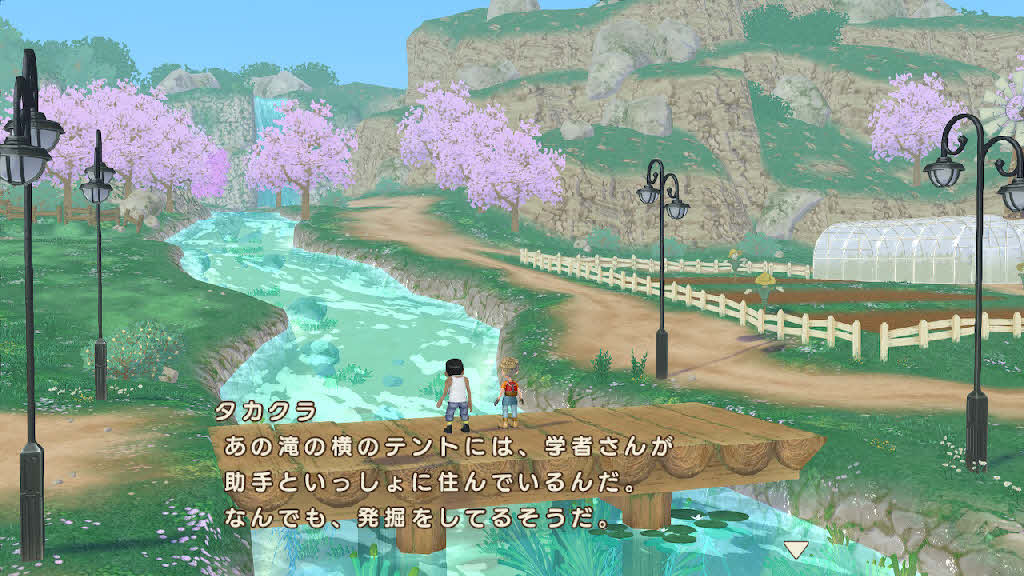Advance dialogue with the white arrow indicator

(x=795, y=549)
